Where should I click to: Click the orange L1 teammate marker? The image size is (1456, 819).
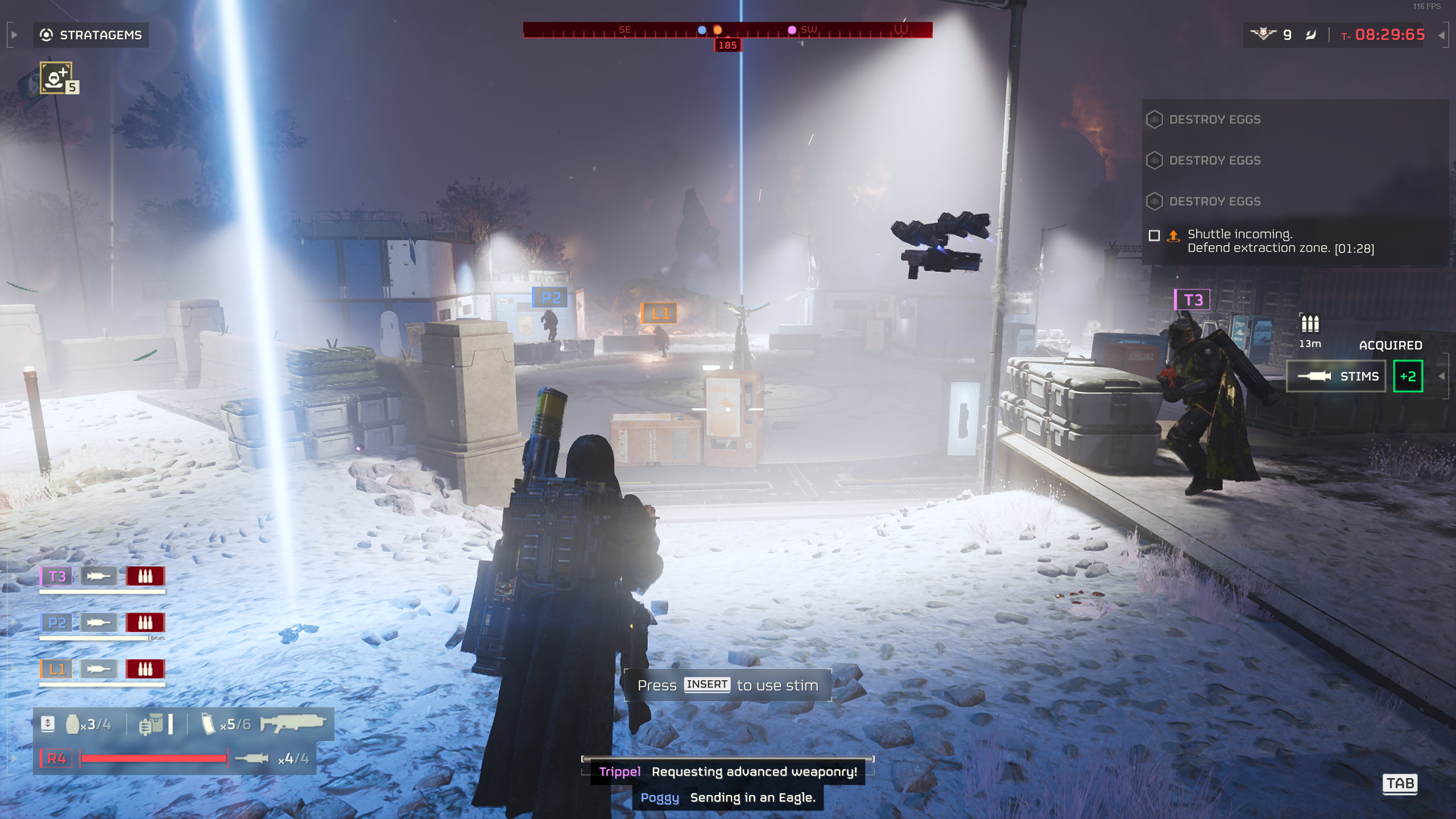click(x=659, y=313)
